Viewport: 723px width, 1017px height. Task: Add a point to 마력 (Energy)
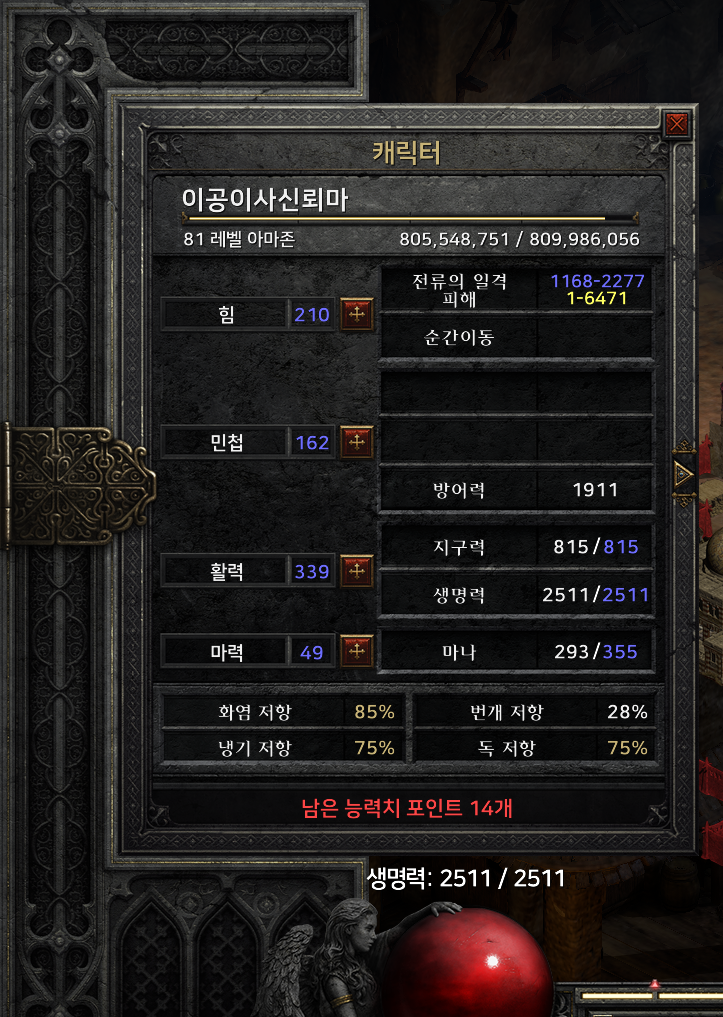coord(357,652)
